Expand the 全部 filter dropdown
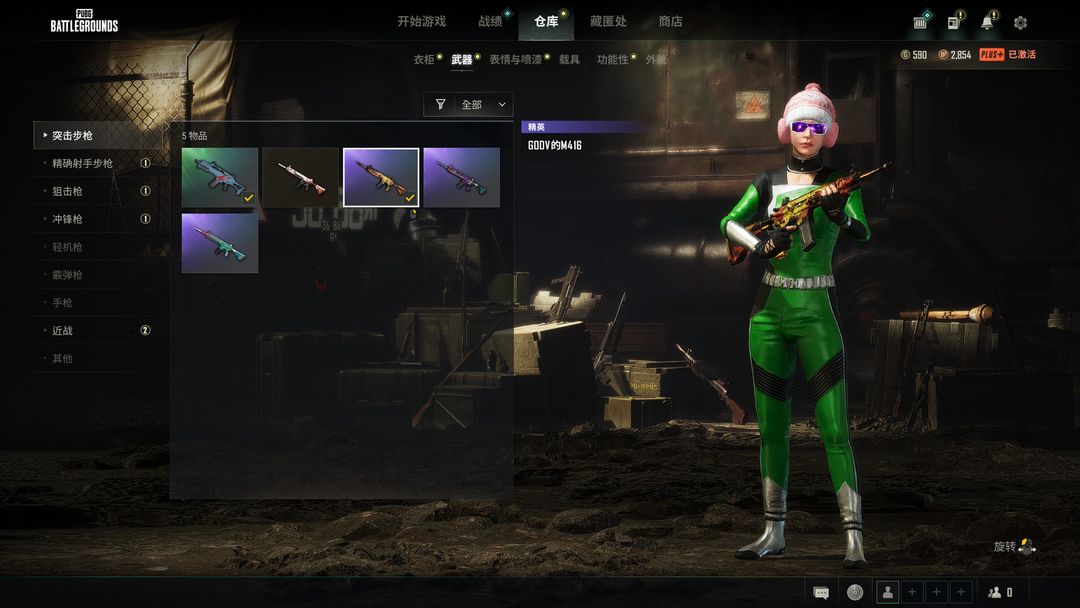The width and height of the screenshot is (1080, 608). pyautogui.click(x=468, y=104)
